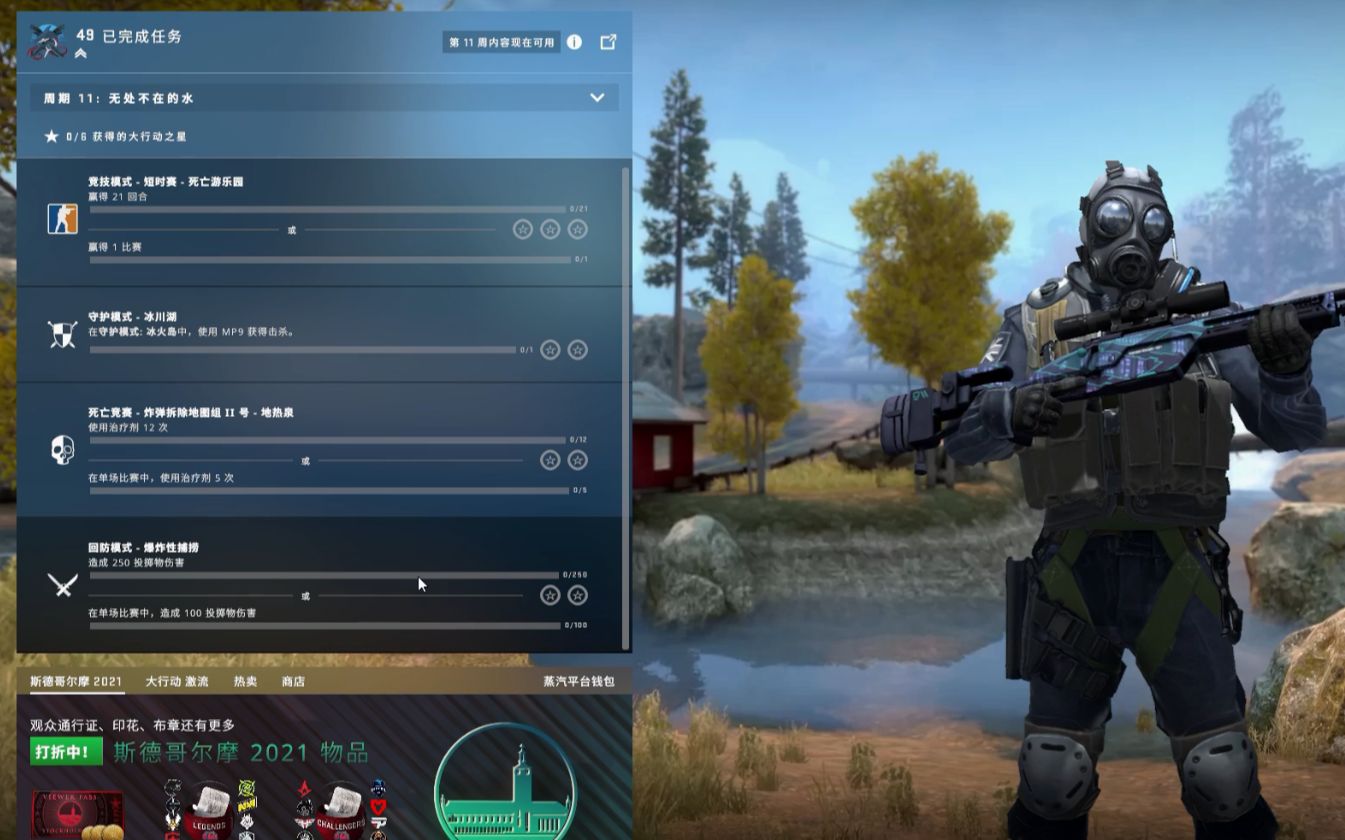Open the 商店 tab

(x=291, y=682)
